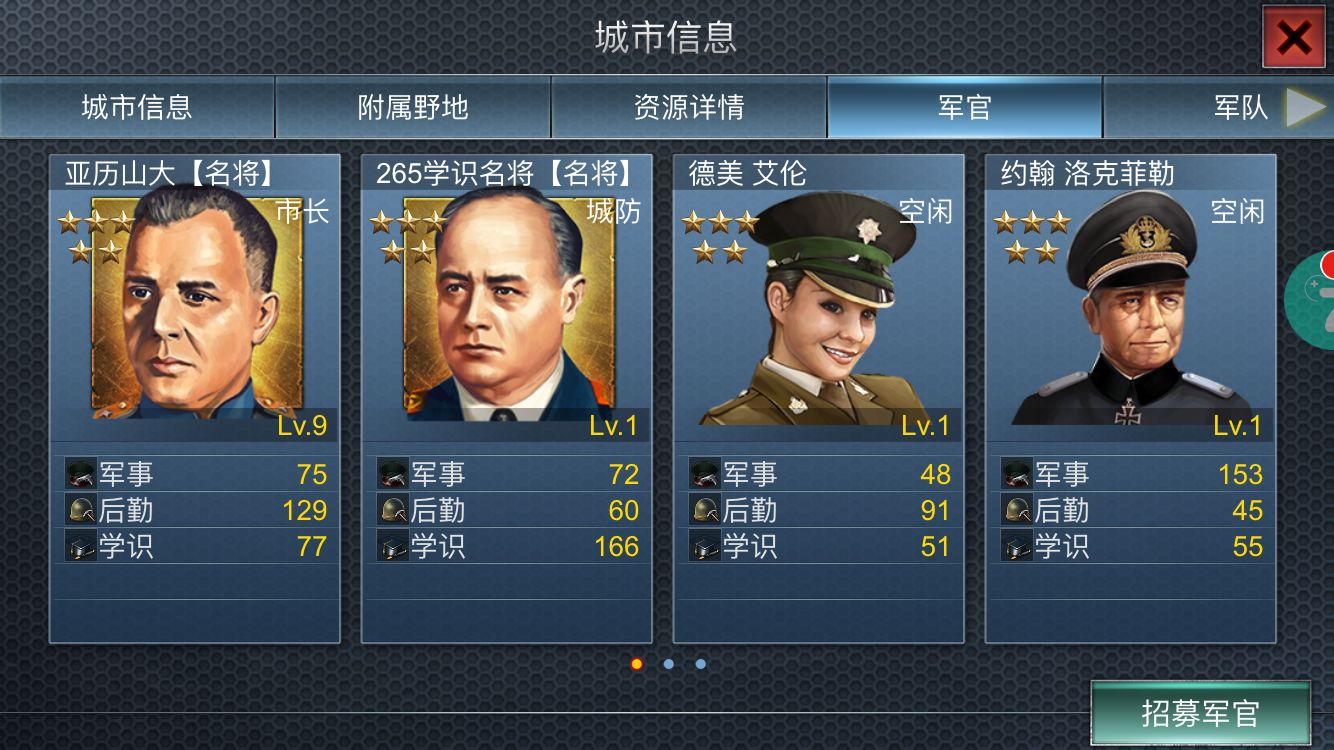Select the first page indicator dot
Screen dimensions: 1334x750
pos(636,662)
